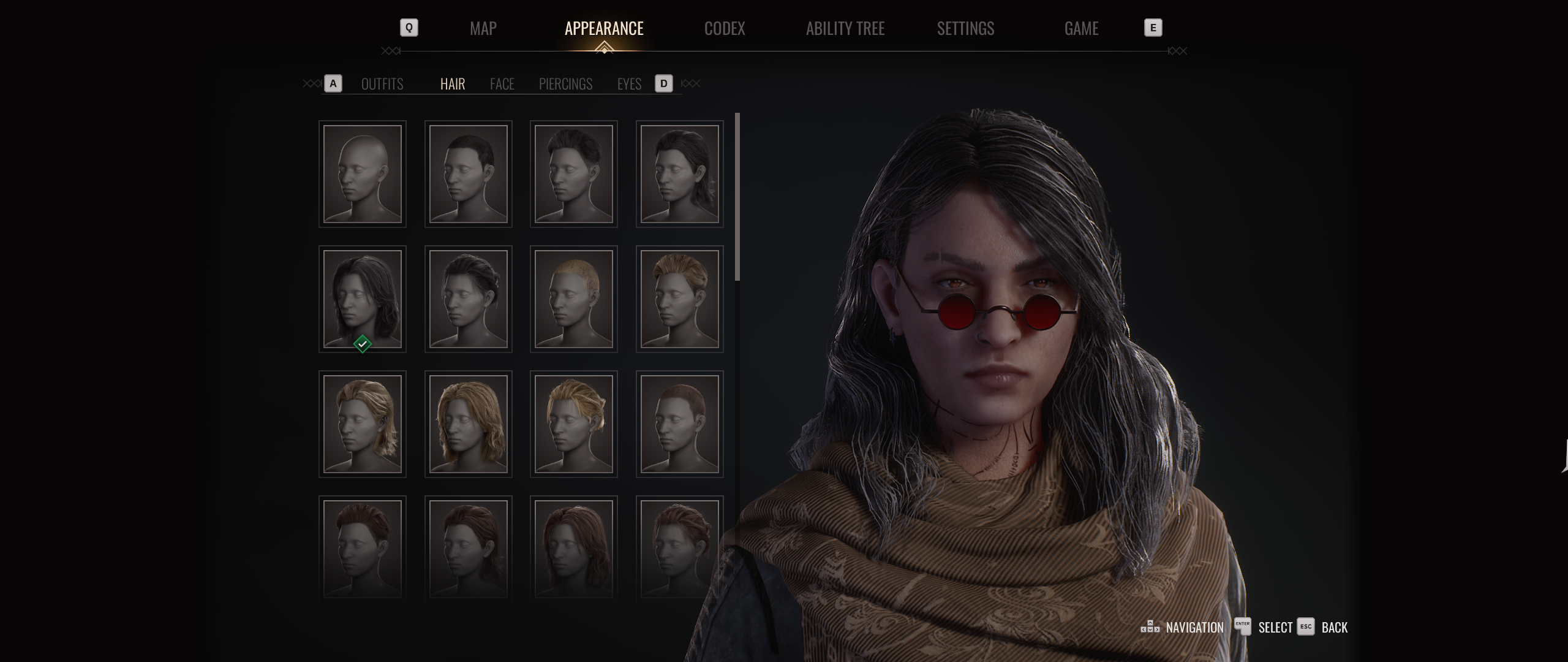1568x662 pixels.
Task: Open the Face category
Action: (502, 84)
